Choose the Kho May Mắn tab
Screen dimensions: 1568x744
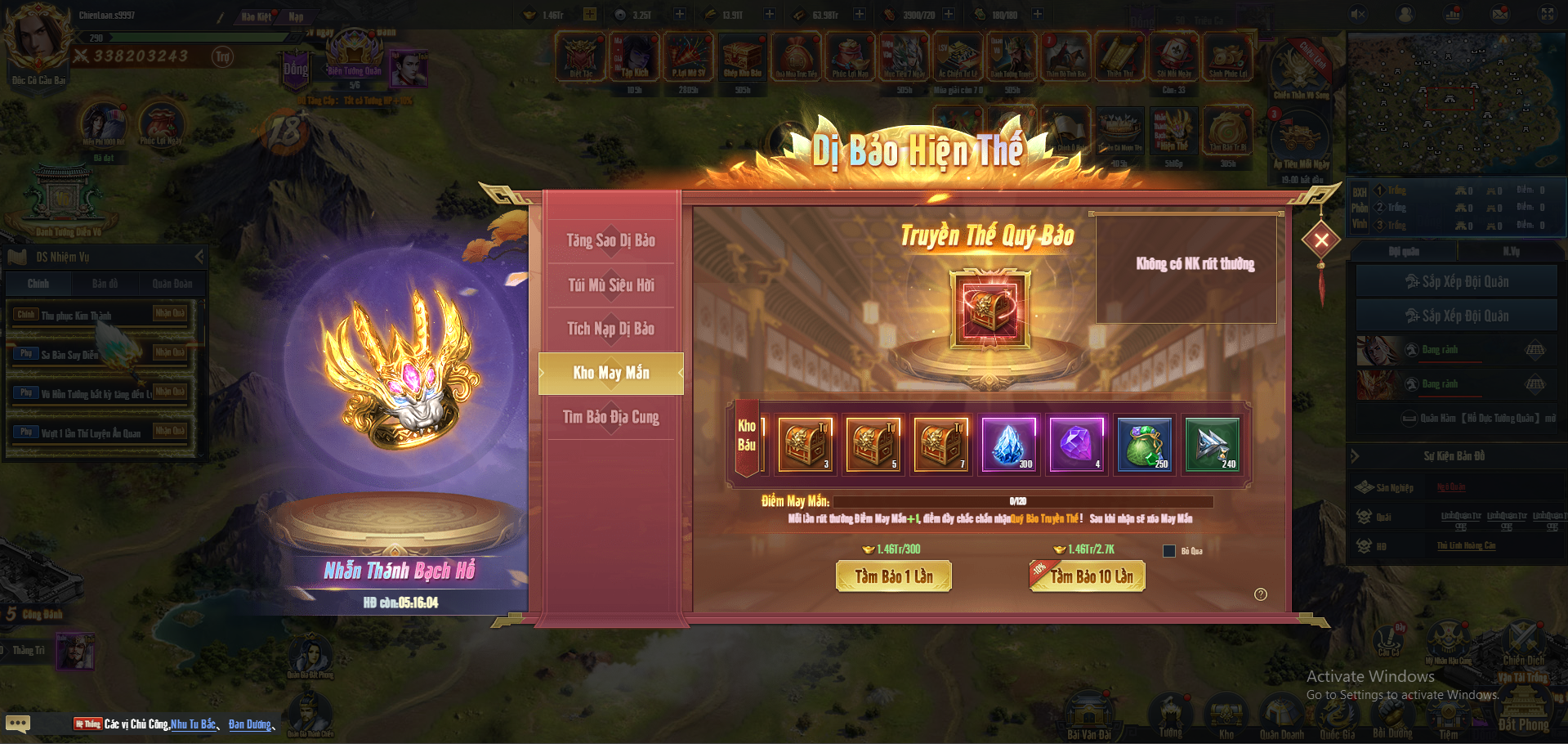tap(610, 373)
